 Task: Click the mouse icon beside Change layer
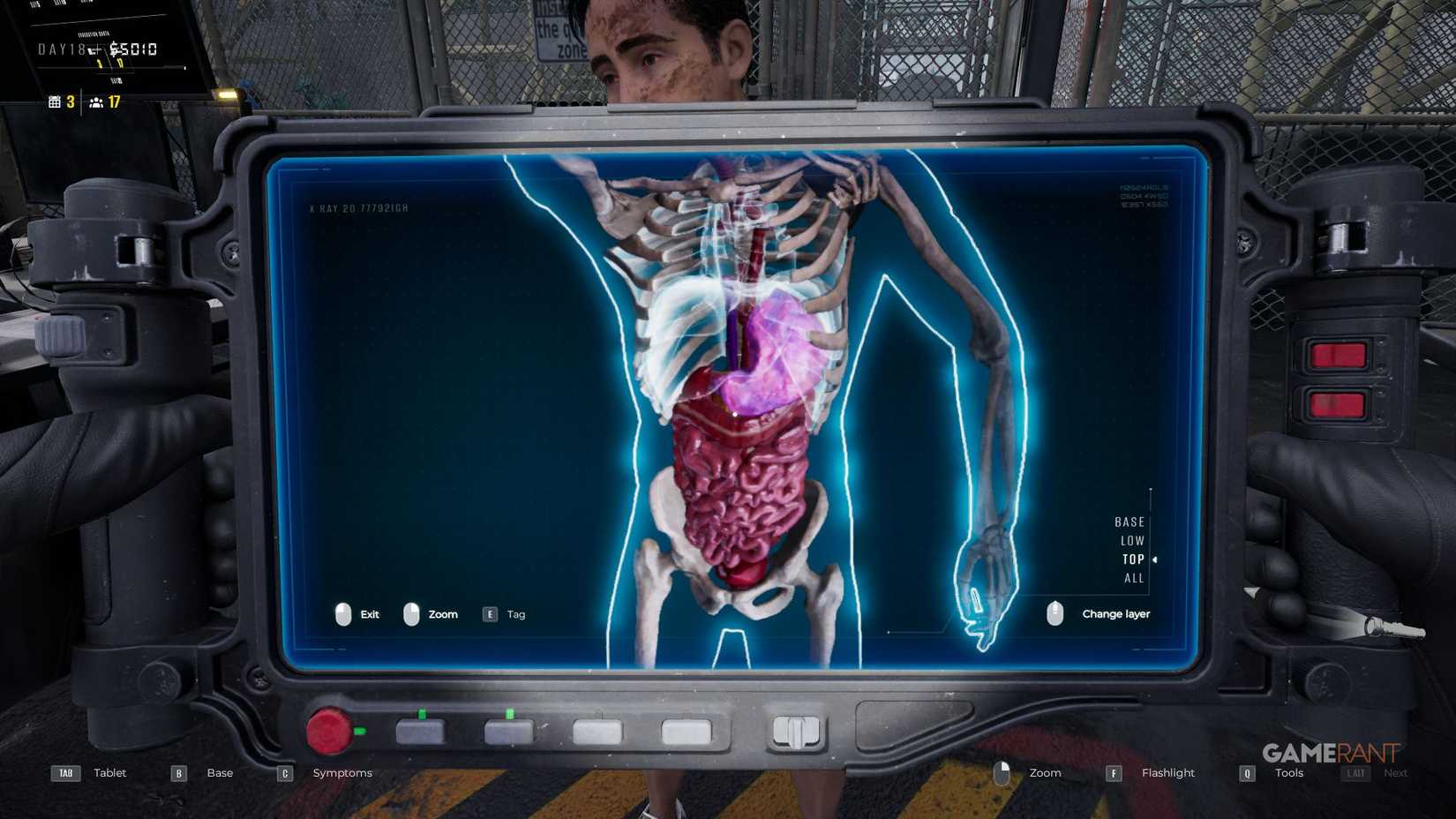click(1055, 613)
